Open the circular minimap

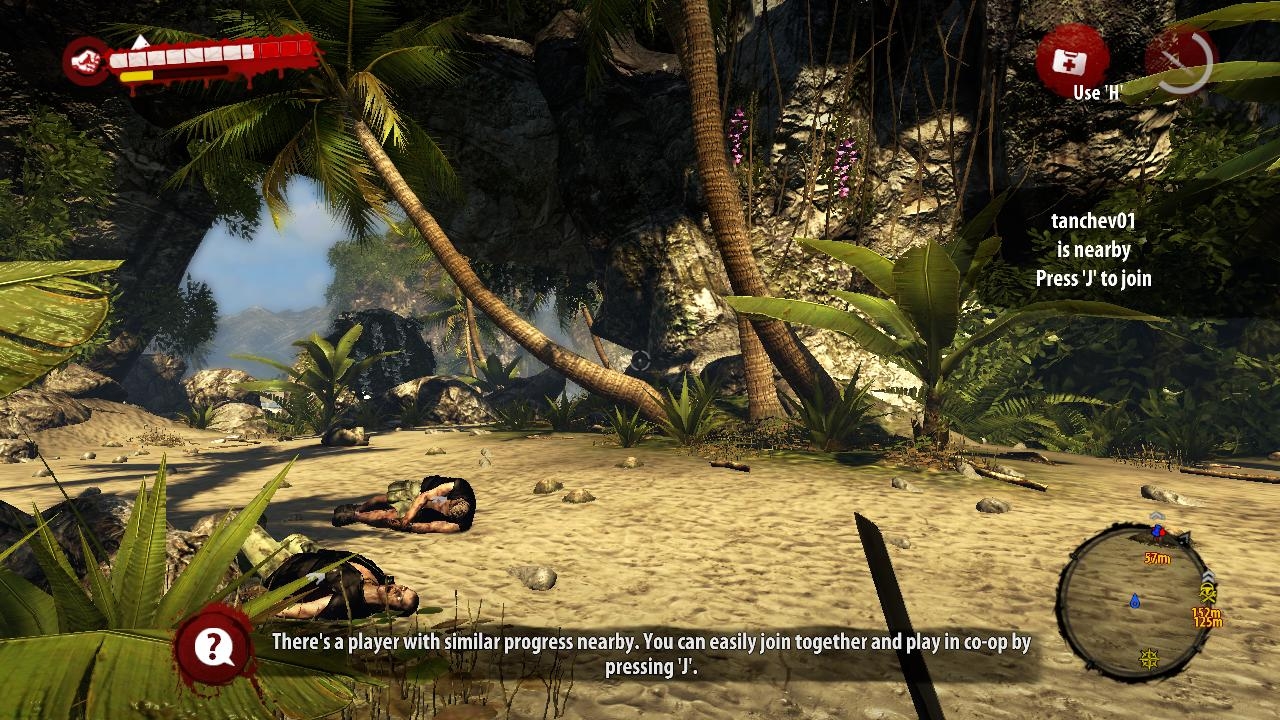[x=1133, y=602]
